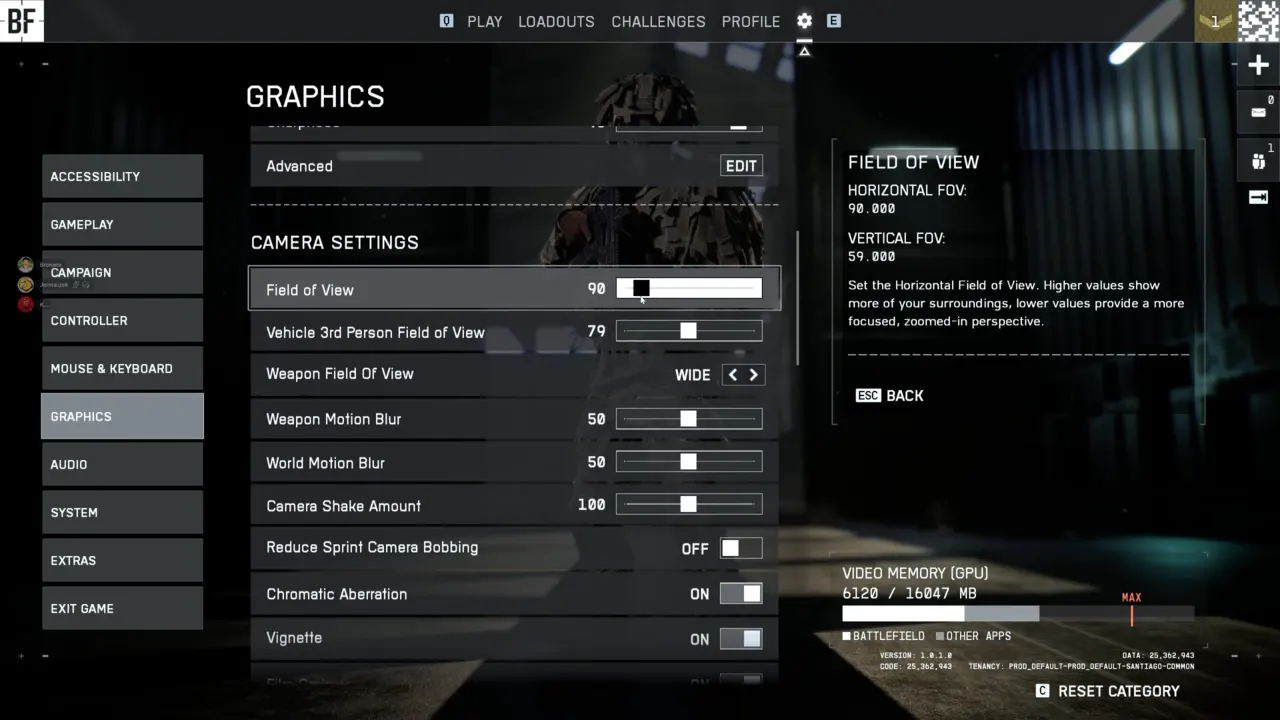Adjust the Camera Shake Amount slider

[689, 505]
